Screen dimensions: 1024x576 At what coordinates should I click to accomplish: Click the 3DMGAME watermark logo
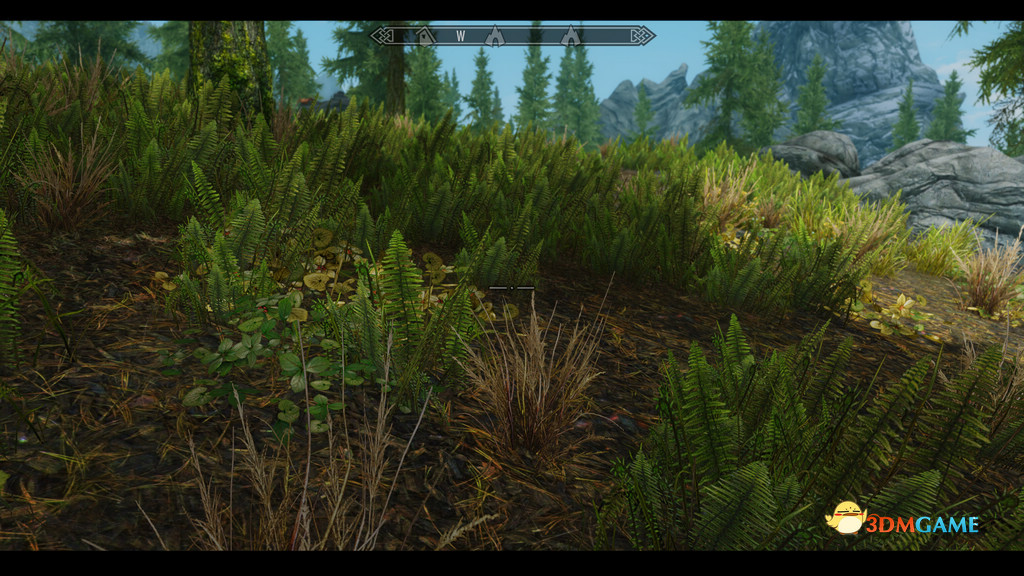(x=902, y=520)
